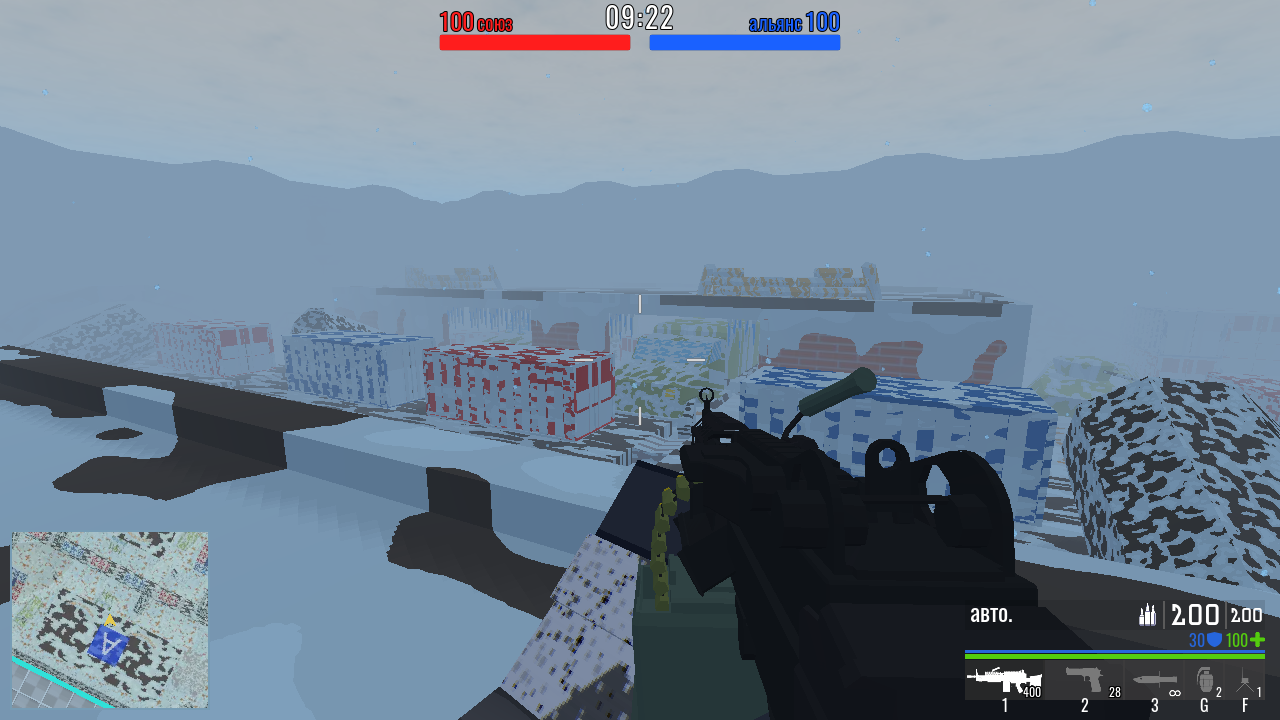Select the pistol in weapon slot 2
This screenshot has width=1280, height=720.
pyautogui.click(x=1086, y=680)
